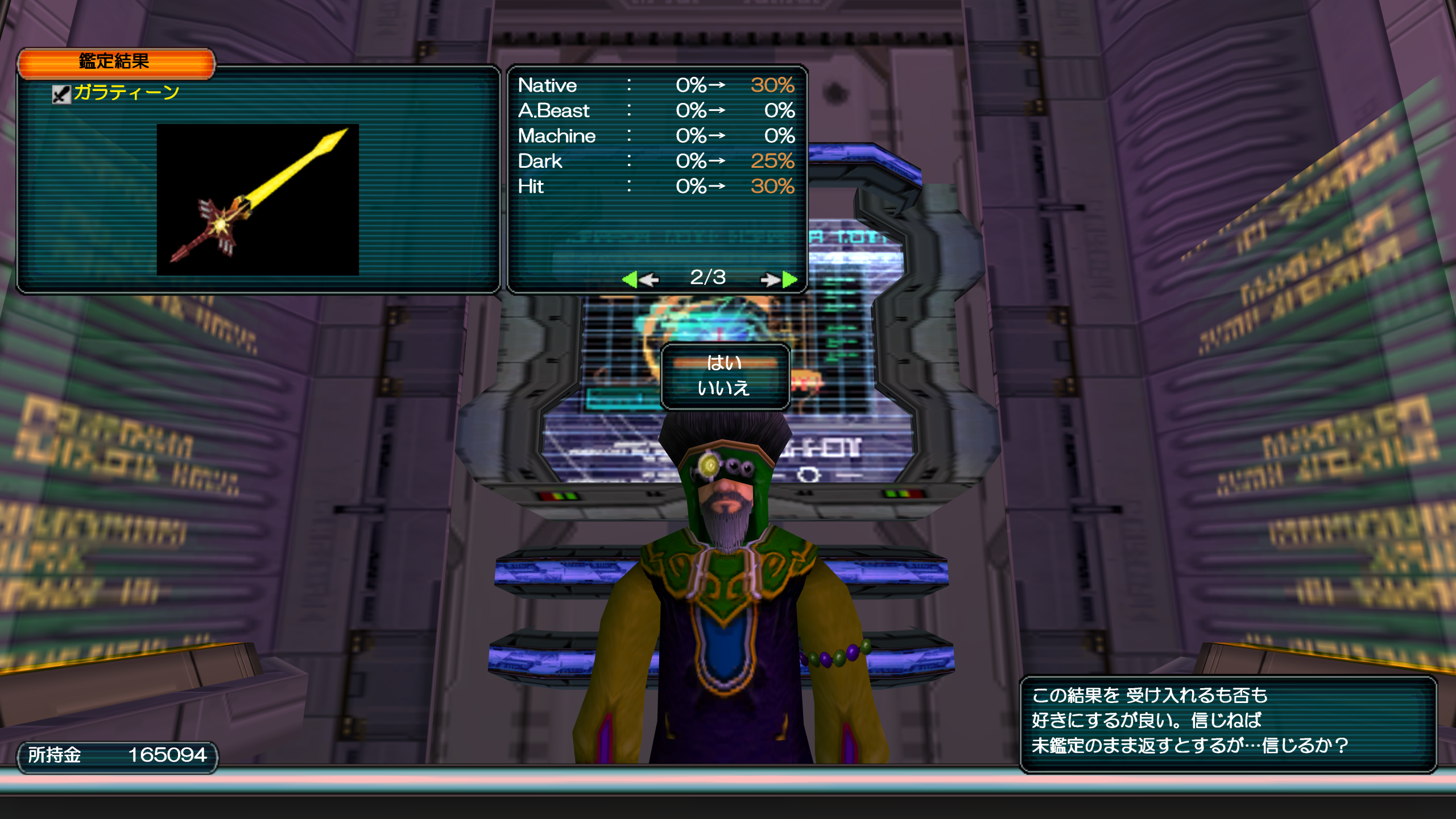This screenshot has height=819, width=1456.
Task: Go to the previous stats page arrow
Action: [x=640, y=279]
